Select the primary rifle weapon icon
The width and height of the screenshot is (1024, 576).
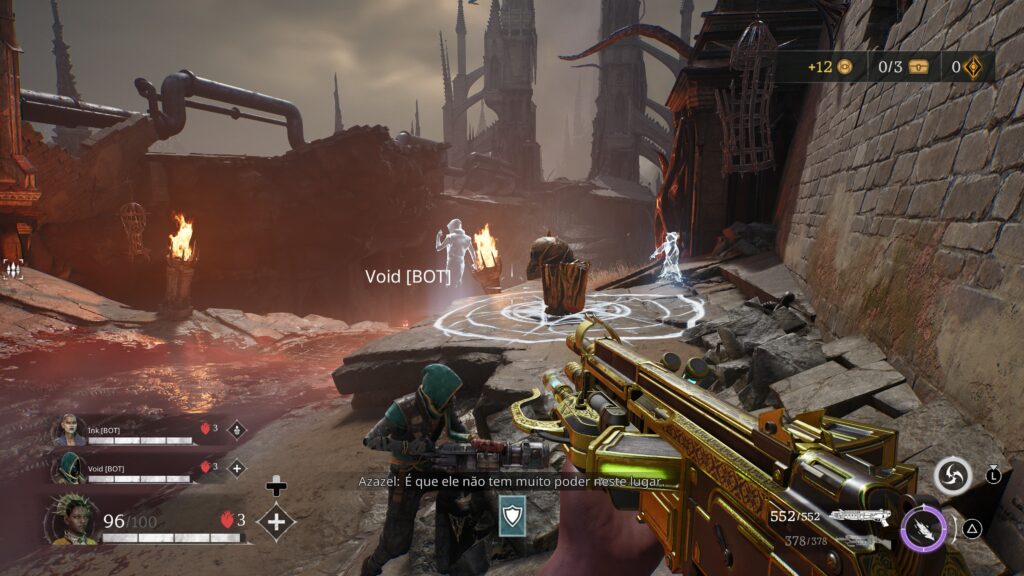click(x=860, y=517)
